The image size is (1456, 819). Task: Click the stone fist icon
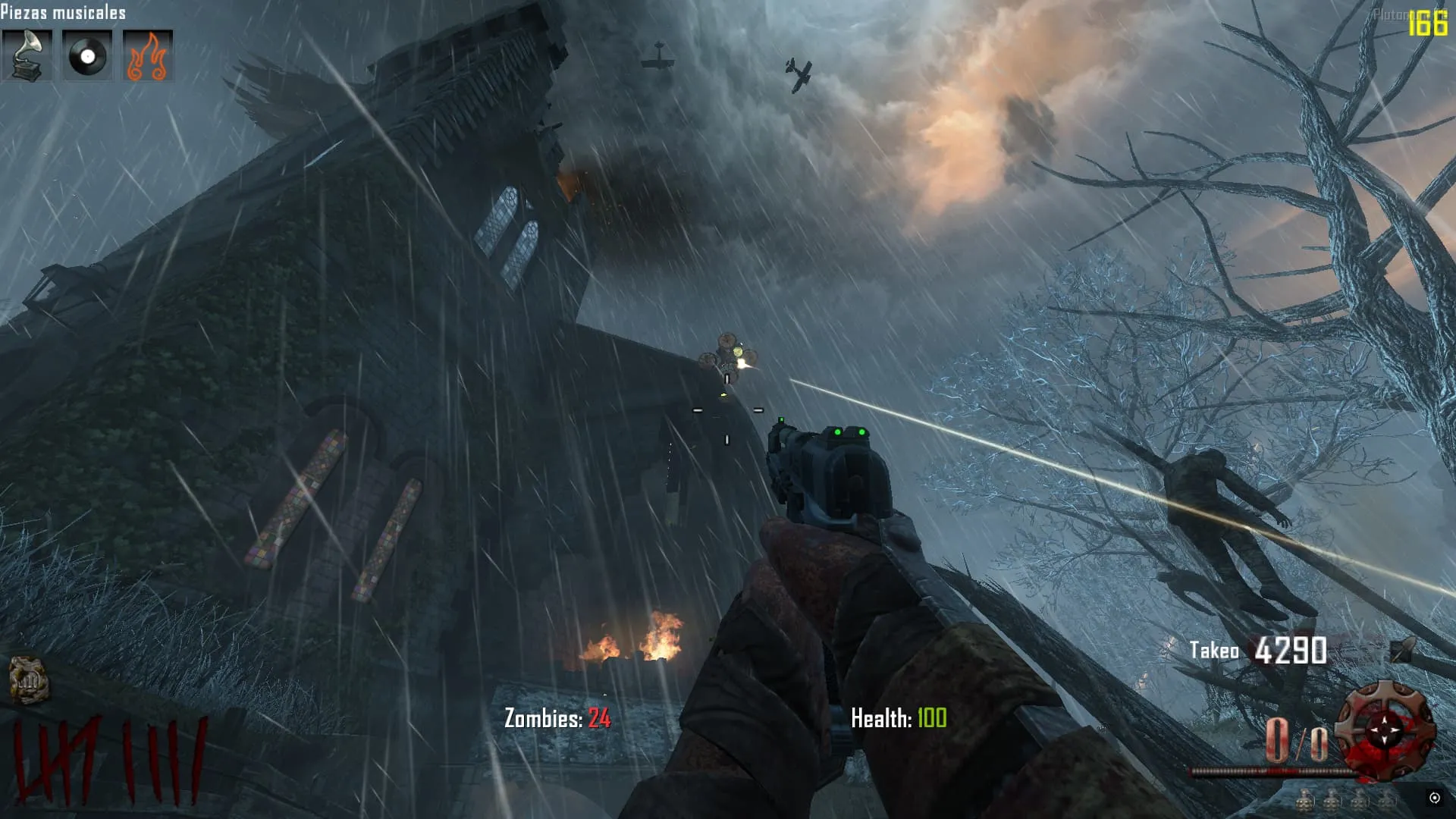coord(29,679)
